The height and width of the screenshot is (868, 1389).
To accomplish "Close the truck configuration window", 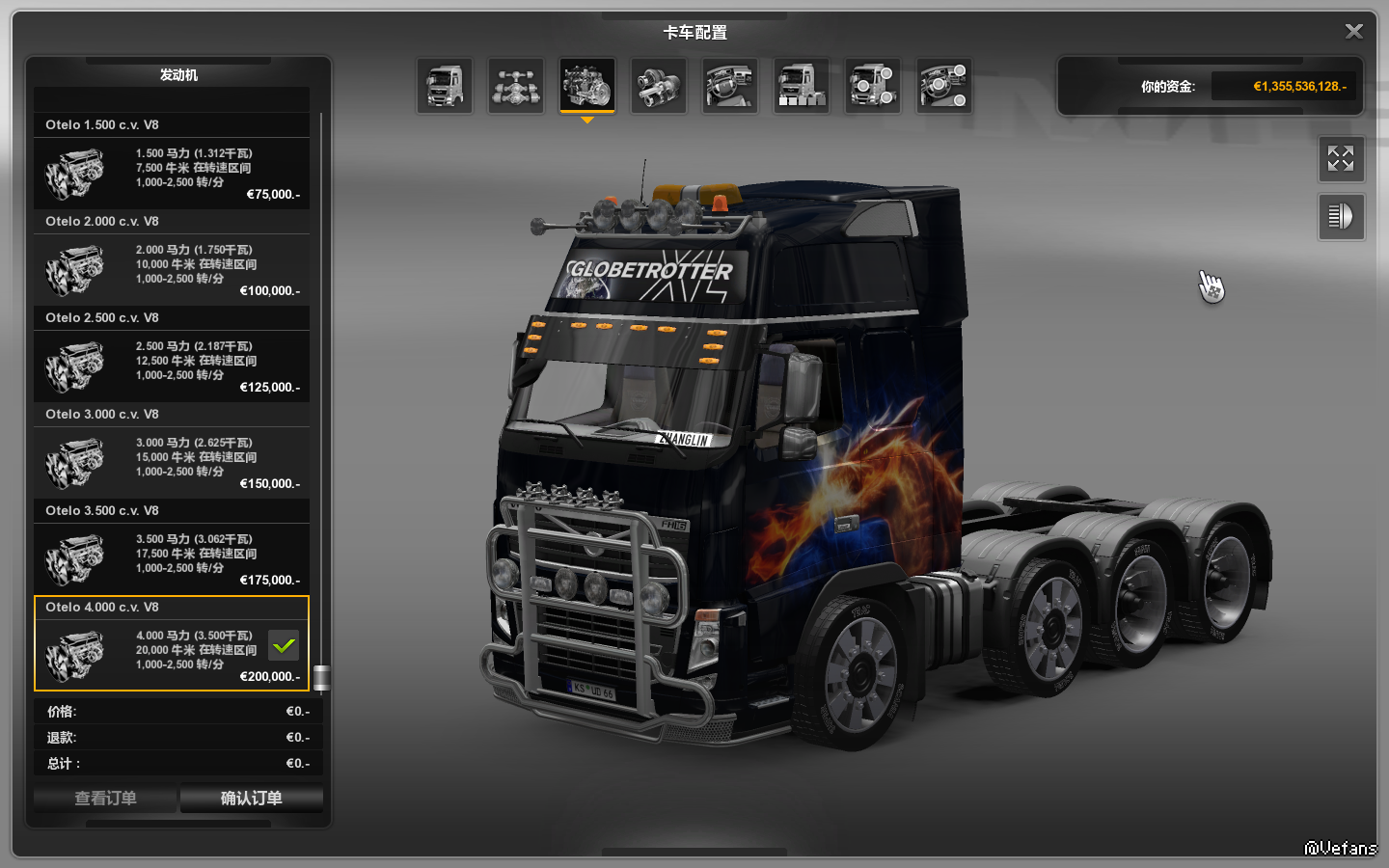I will click(x=1353, y=32).
